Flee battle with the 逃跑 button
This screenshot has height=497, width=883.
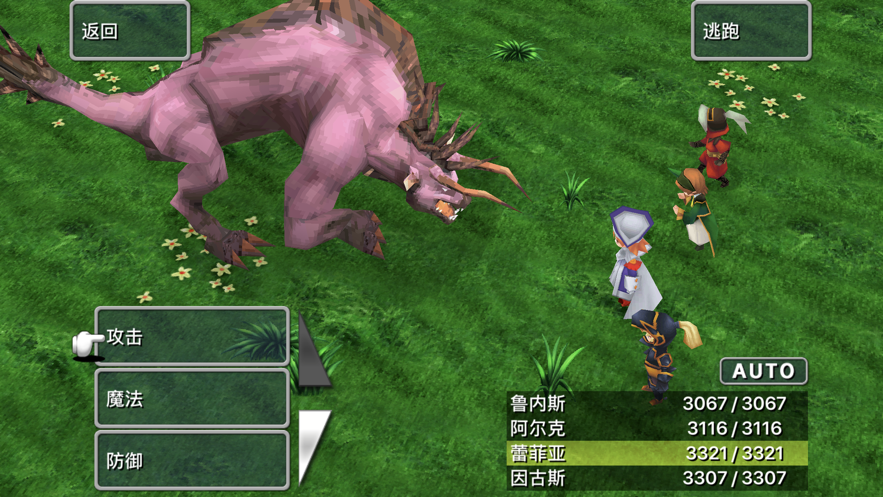tap(751, 31)
